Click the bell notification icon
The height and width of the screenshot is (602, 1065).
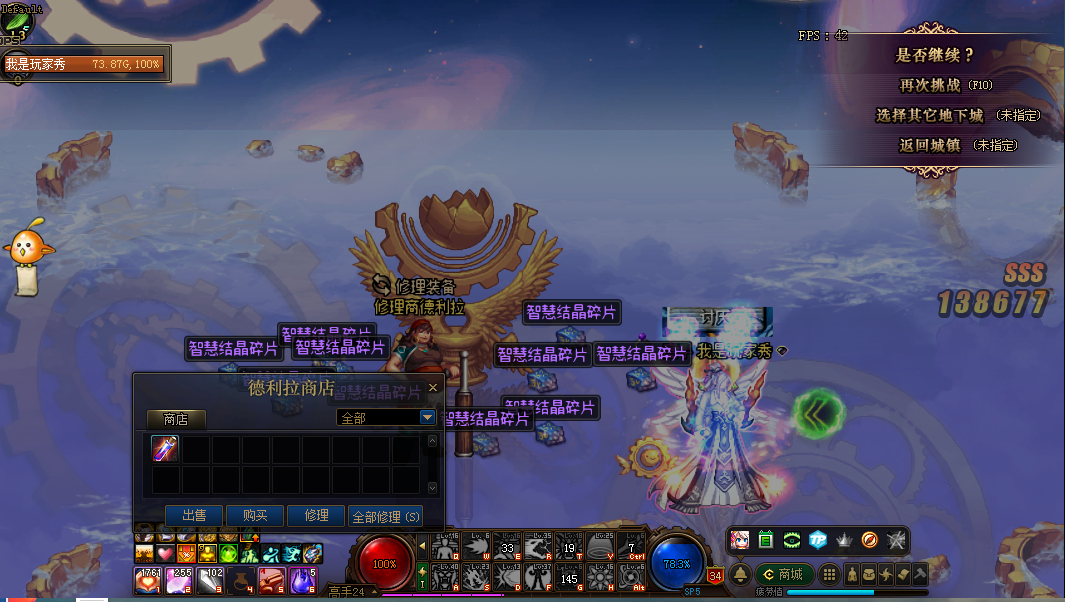[x=740, y=574]
